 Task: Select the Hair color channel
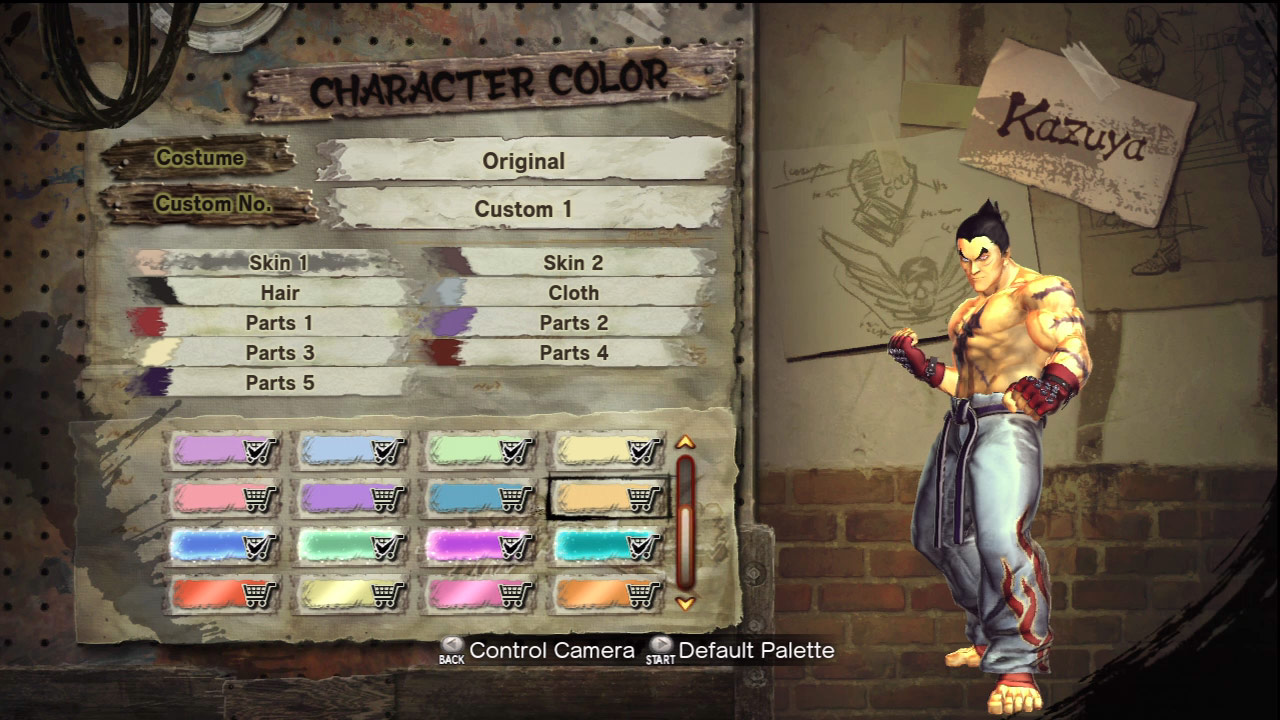pos(280,293)
